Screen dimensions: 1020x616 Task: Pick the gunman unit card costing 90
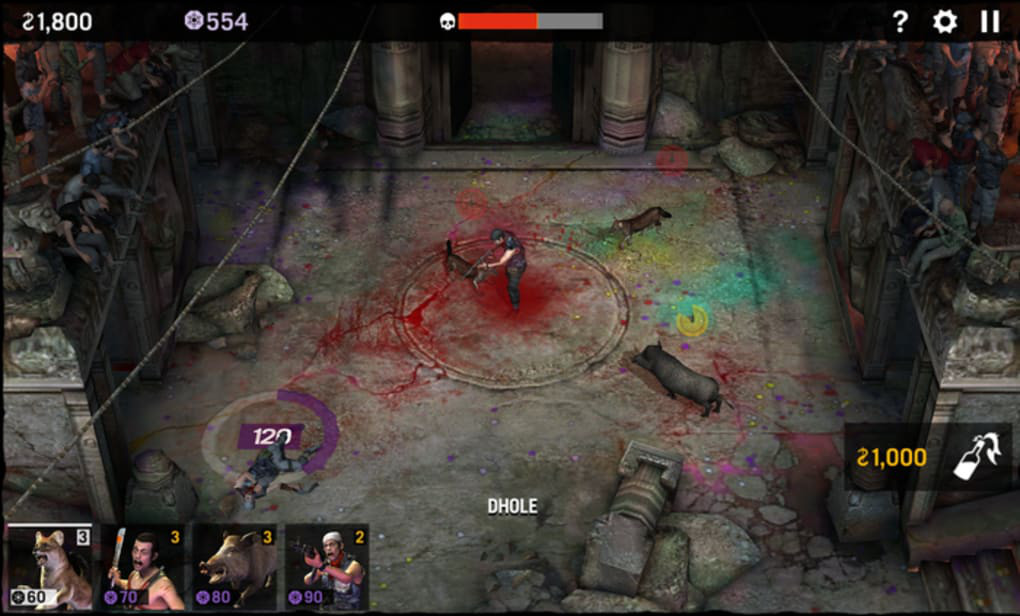tap(326, 567)
